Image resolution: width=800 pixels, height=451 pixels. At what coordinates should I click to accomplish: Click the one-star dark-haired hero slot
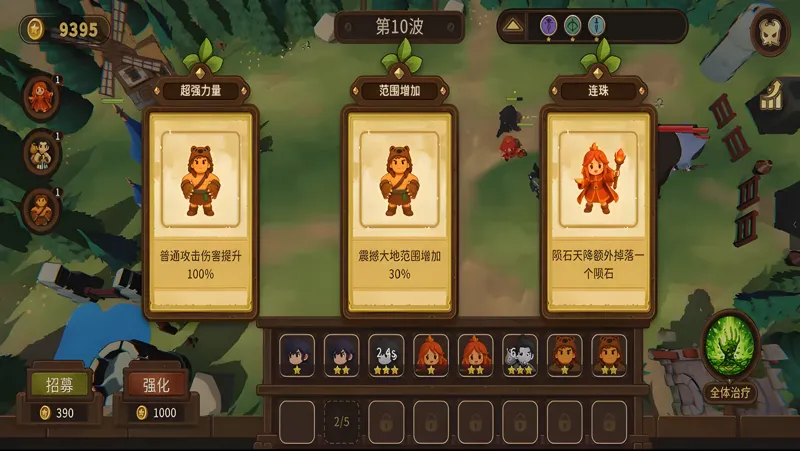click(x=296, y=354)
